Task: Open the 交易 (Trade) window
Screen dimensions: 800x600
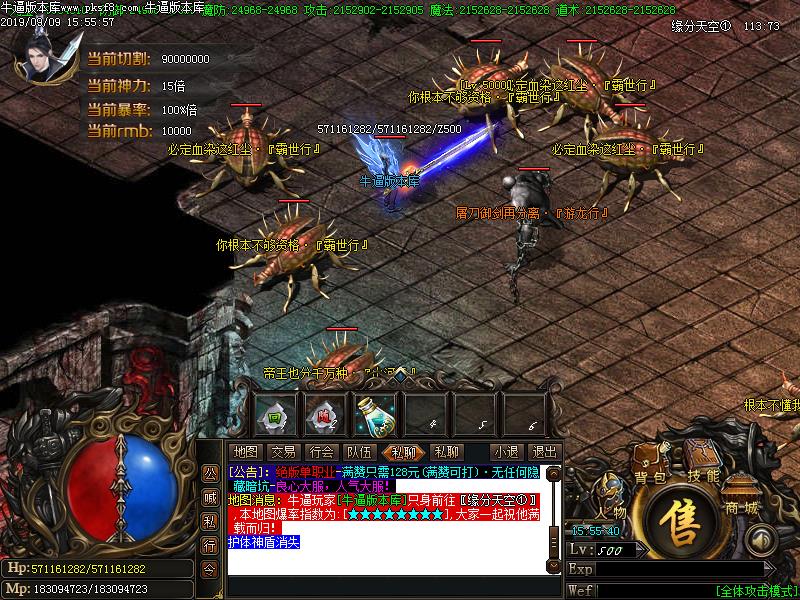Action: click(283, 452)
